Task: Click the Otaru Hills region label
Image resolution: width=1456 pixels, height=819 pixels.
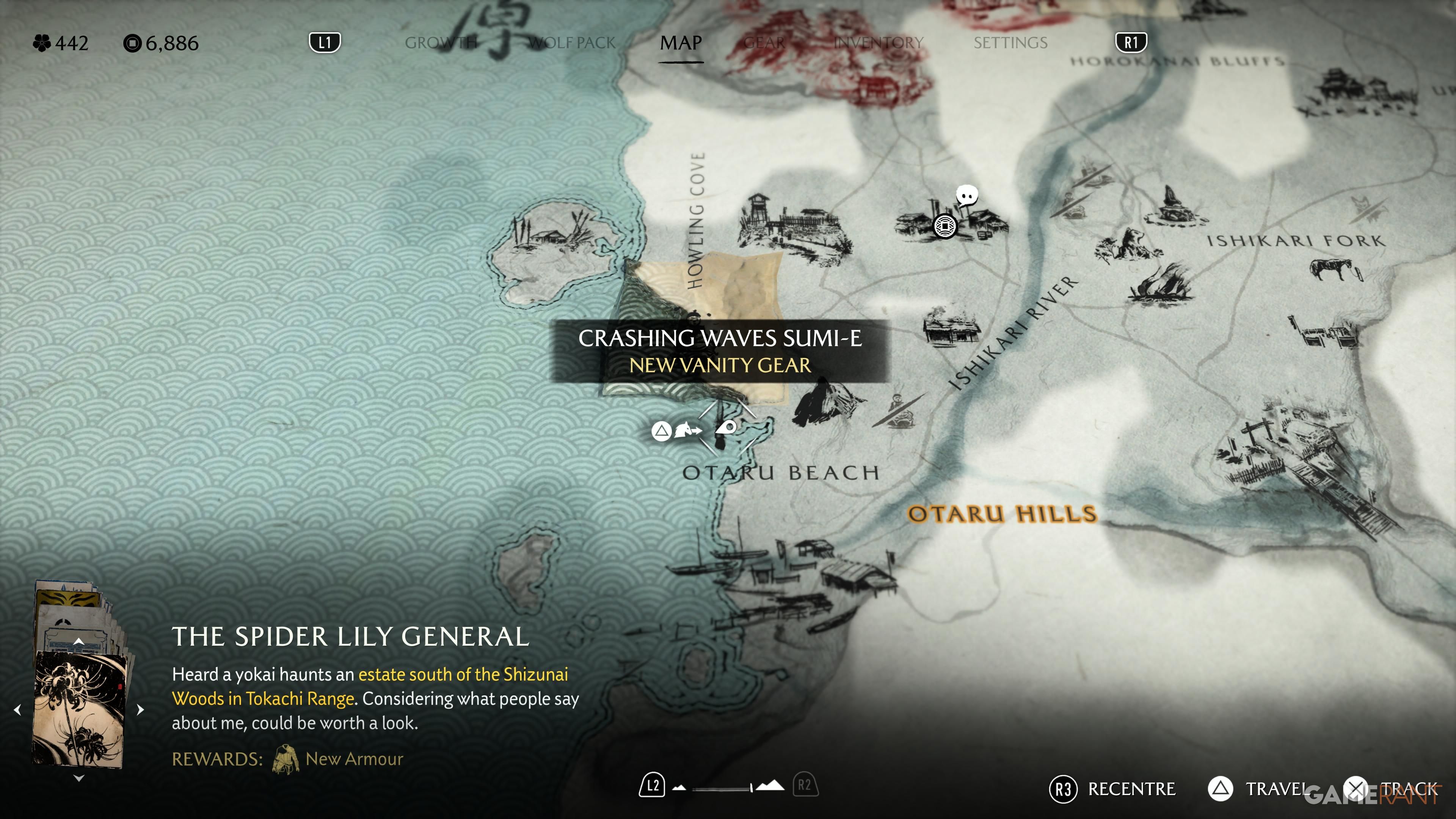Action: click(1001, 514)
